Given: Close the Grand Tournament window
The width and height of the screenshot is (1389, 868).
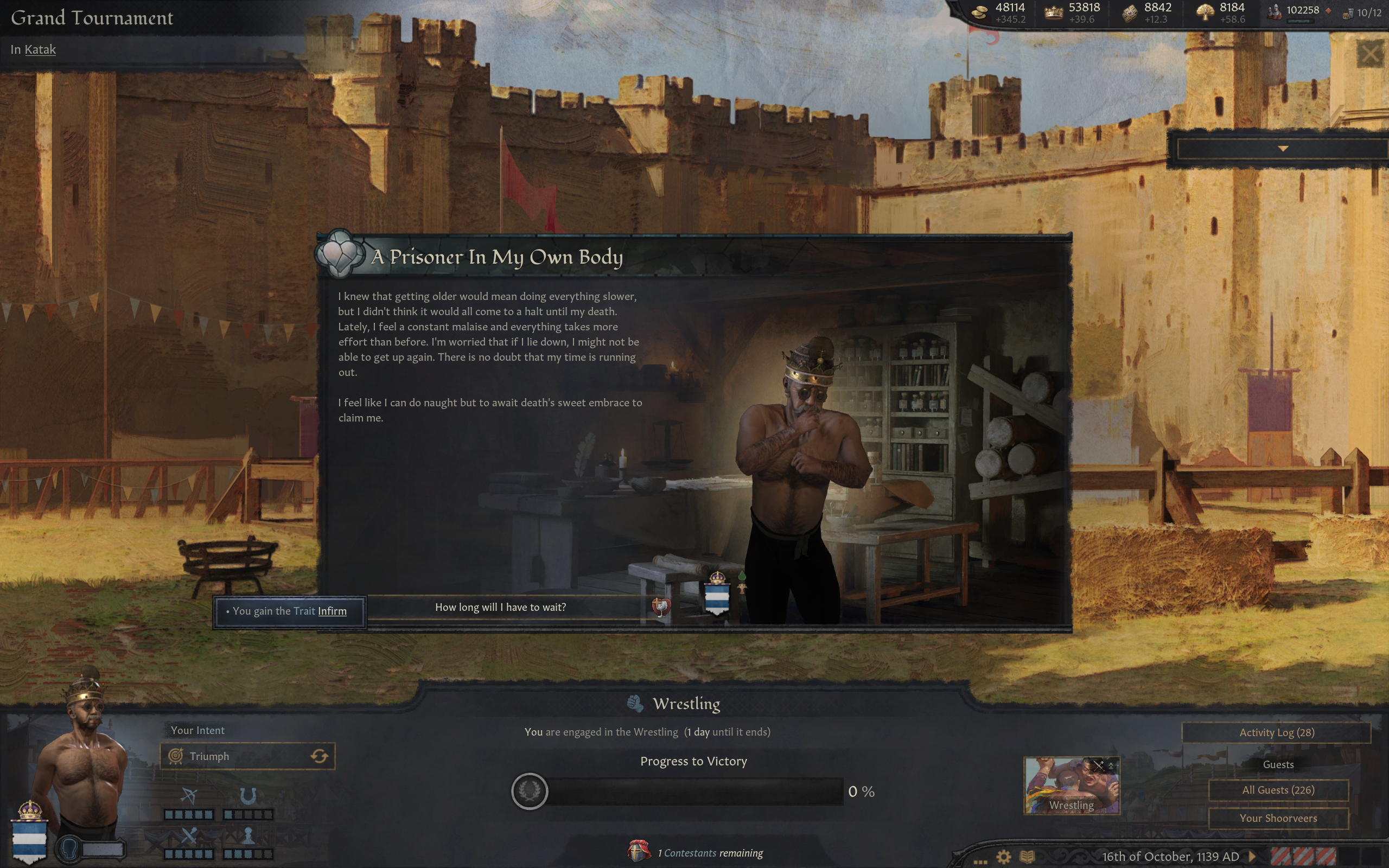Looking at the screenshot, I should 1370,55.
